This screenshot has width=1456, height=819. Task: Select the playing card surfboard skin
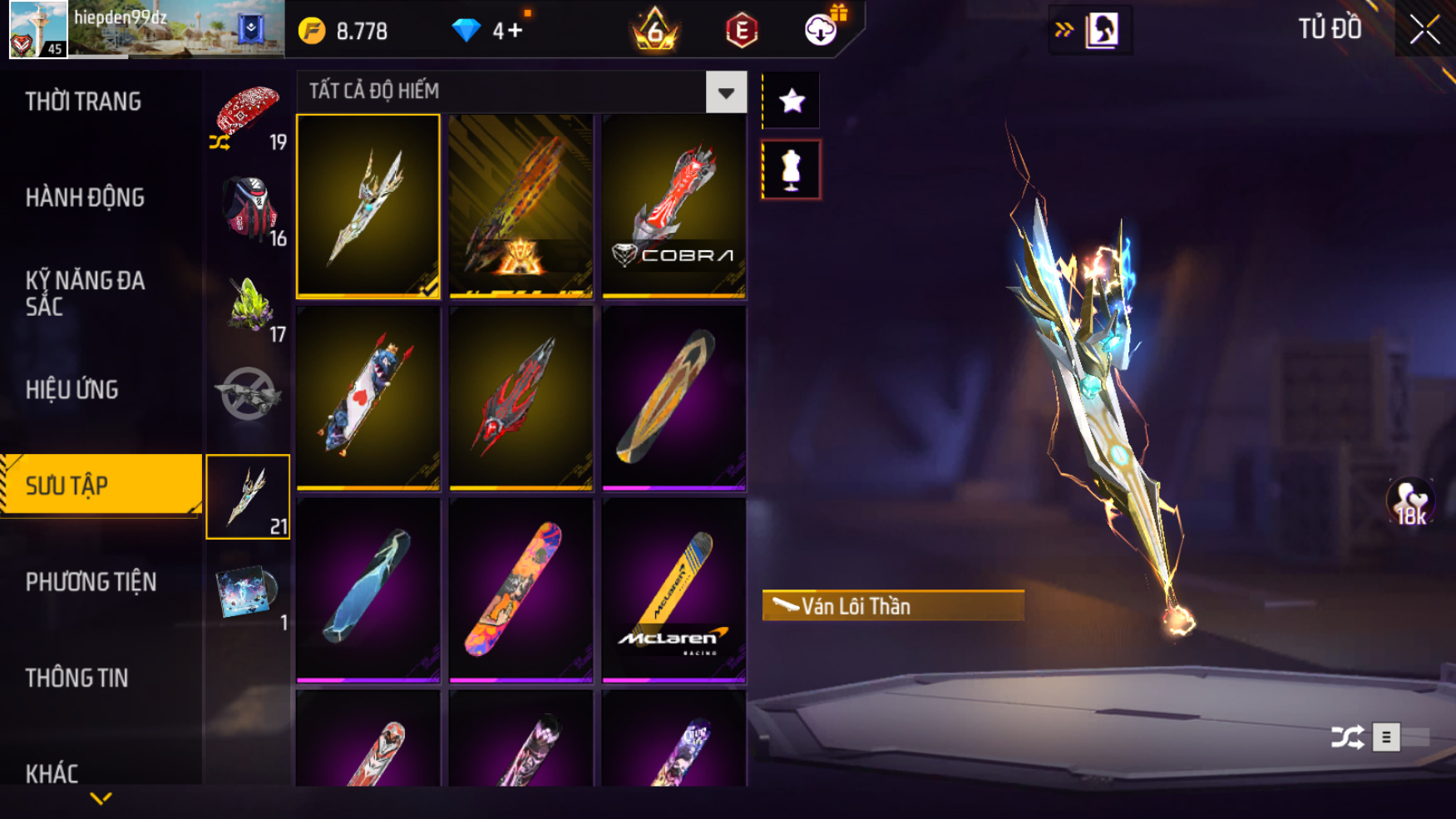point(368,397)
